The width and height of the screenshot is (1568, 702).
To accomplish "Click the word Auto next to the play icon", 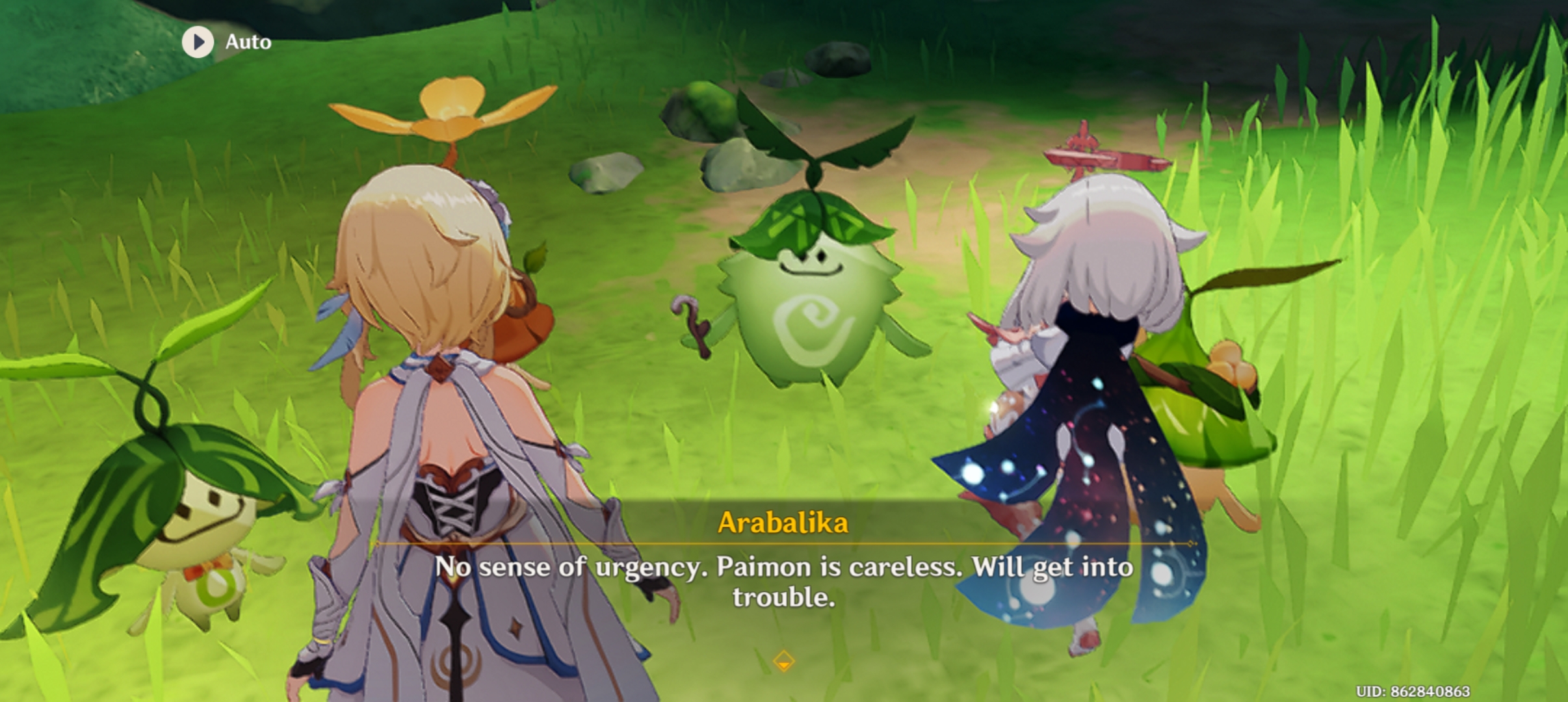I will tap(249, 42).
